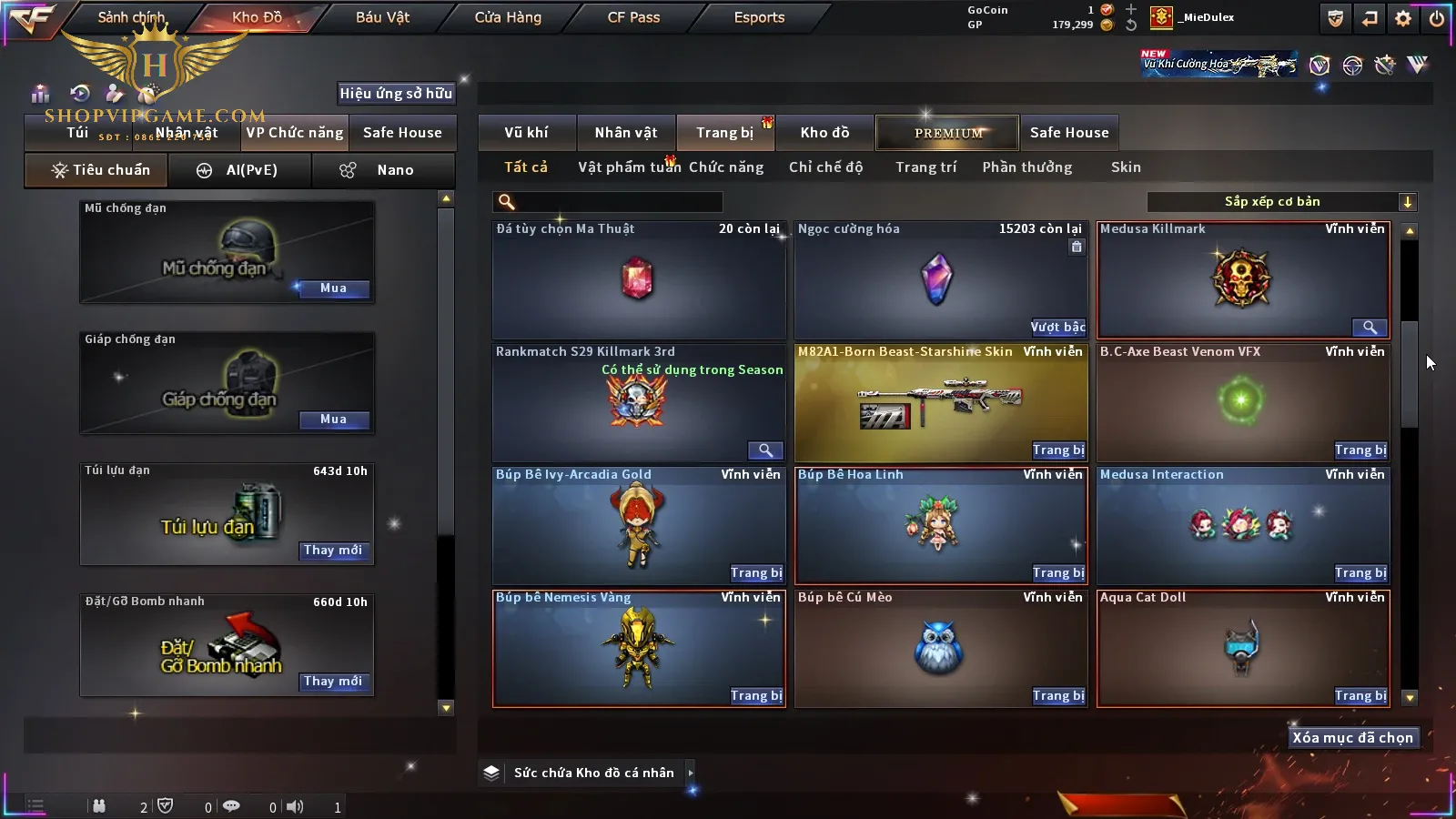Equip the M82A1-Born Beast-Starshine Skin
This screenshot has height=819, width=1456.
pyautogui.click(x=1058, y=450)
